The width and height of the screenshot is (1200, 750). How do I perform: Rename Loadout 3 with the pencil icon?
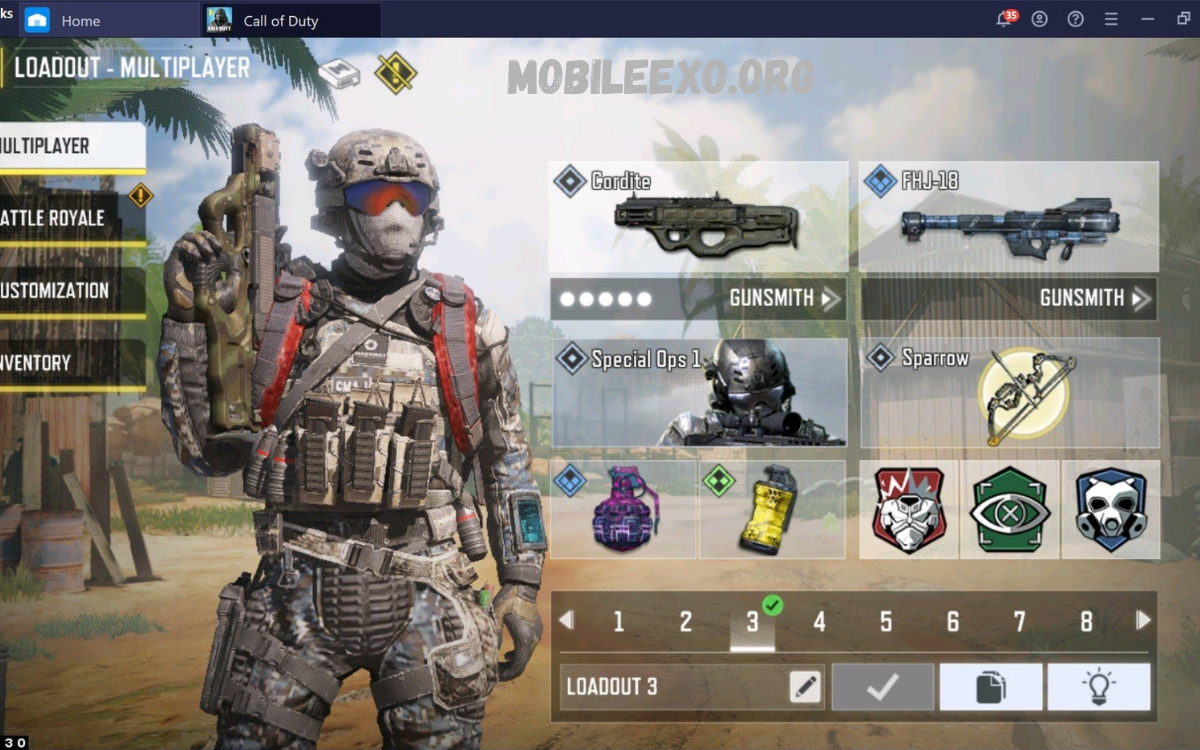point(804,687)
